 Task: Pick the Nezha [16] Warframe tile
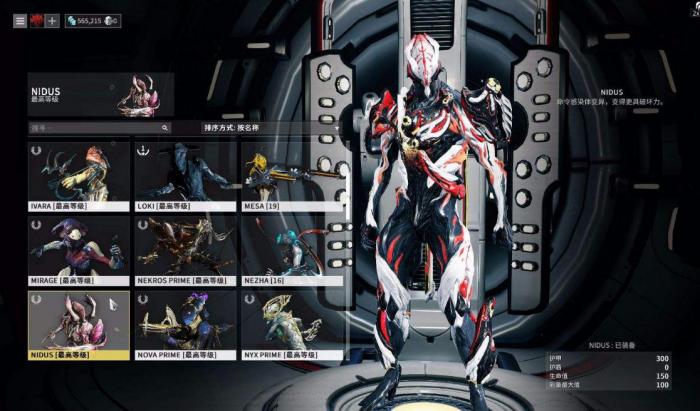tap(292, 250)
